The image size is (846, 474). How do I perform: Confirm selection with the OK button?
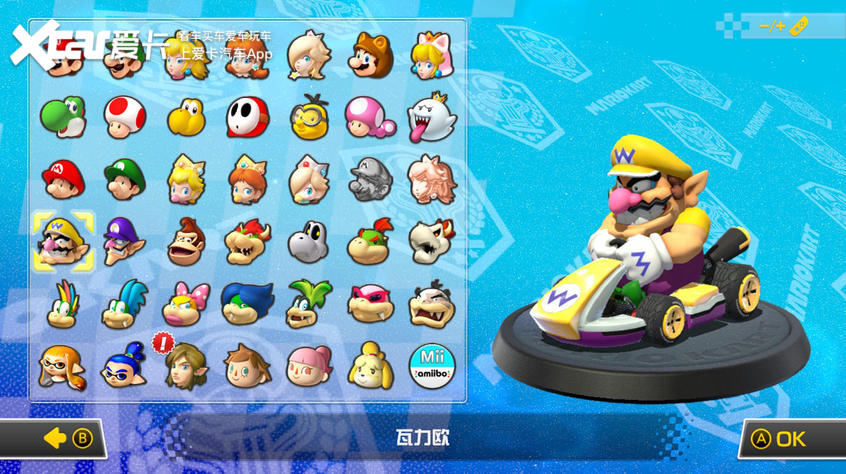(x=782, y=438)
